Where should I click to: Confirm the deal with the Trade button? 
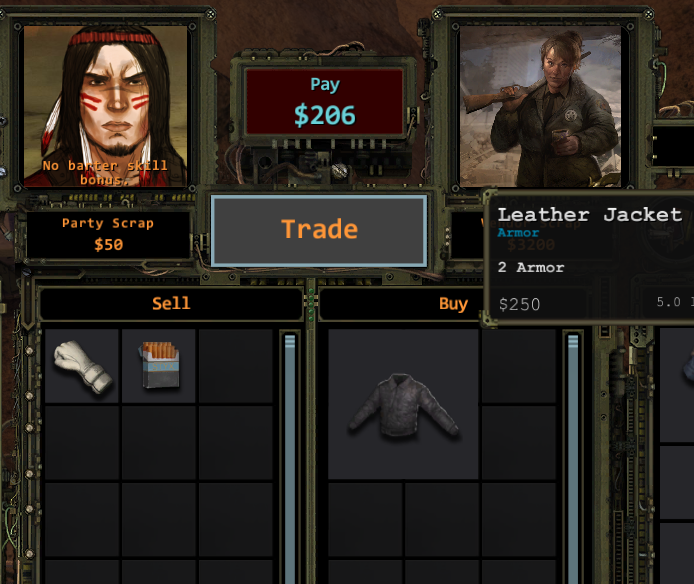tap(319, 230)
